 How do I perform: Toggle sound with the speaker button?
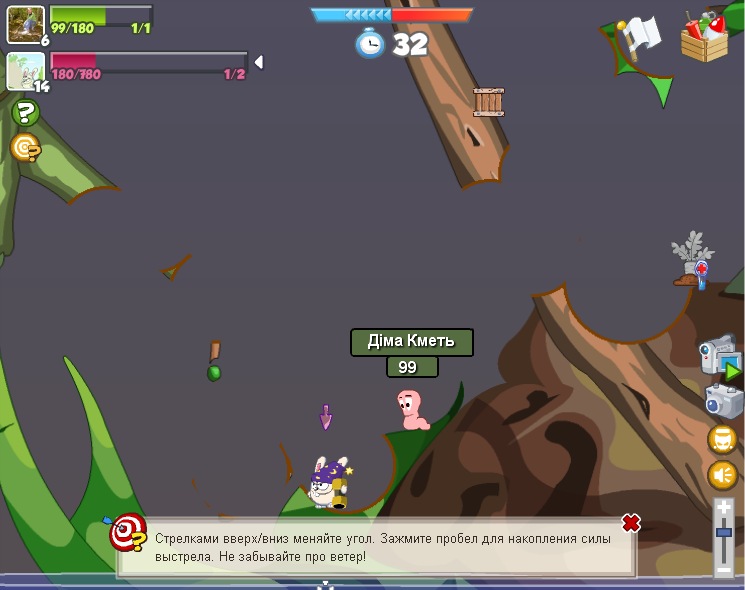722,474
